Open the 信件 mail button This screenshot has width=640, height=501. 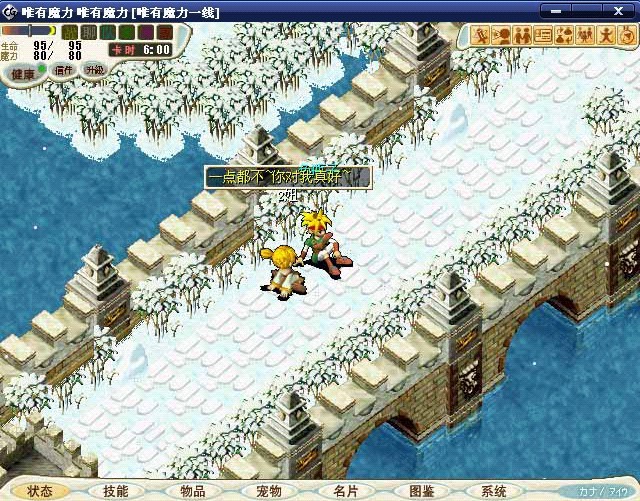[64, 71]
